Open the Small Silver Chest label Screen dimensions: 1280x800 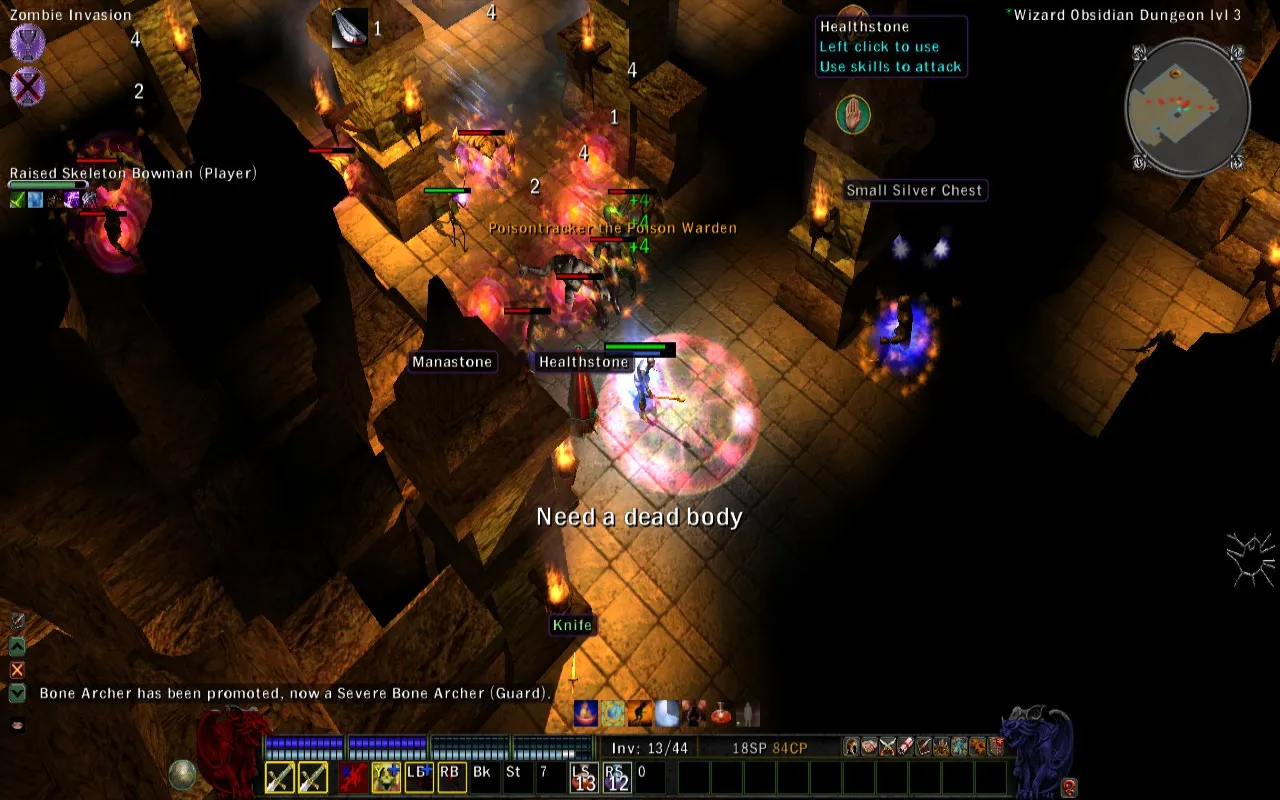[x=914, y=190]
